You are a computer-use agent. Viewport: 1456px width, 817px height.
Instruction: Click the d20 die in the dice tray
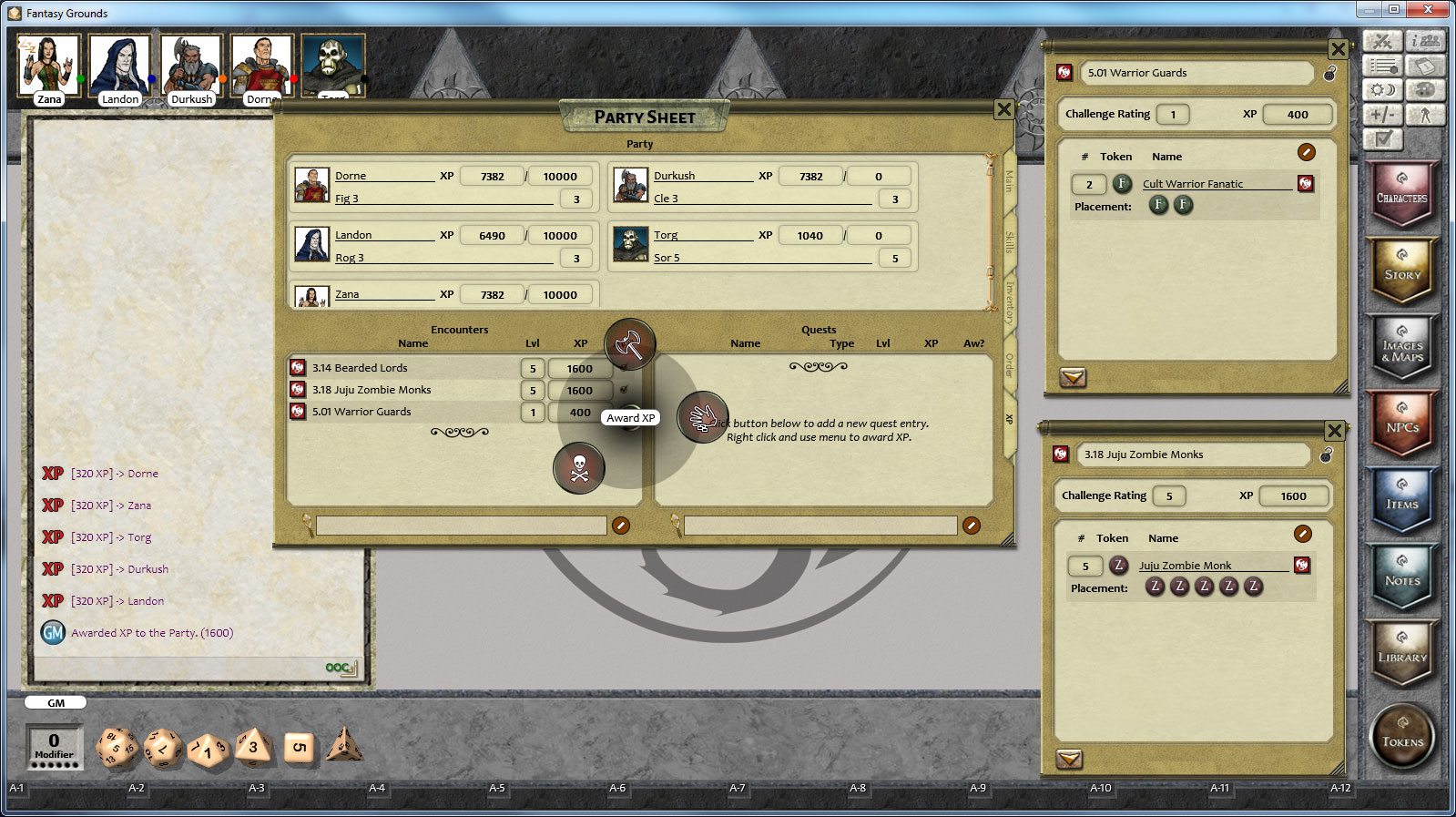click(x=117, y=747)
